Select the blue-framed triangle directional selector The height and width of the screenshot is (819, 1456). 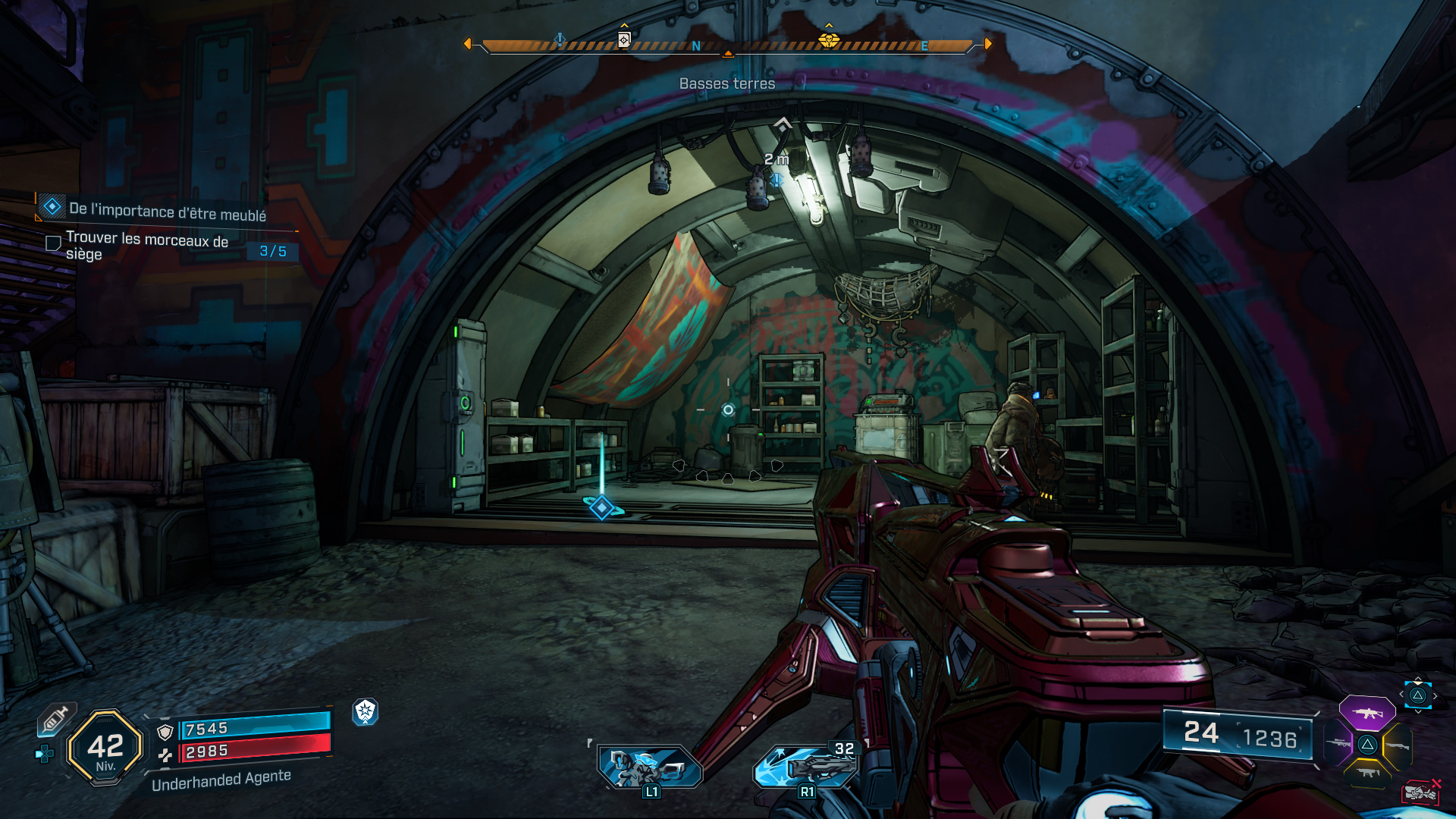pos(1417,695)
